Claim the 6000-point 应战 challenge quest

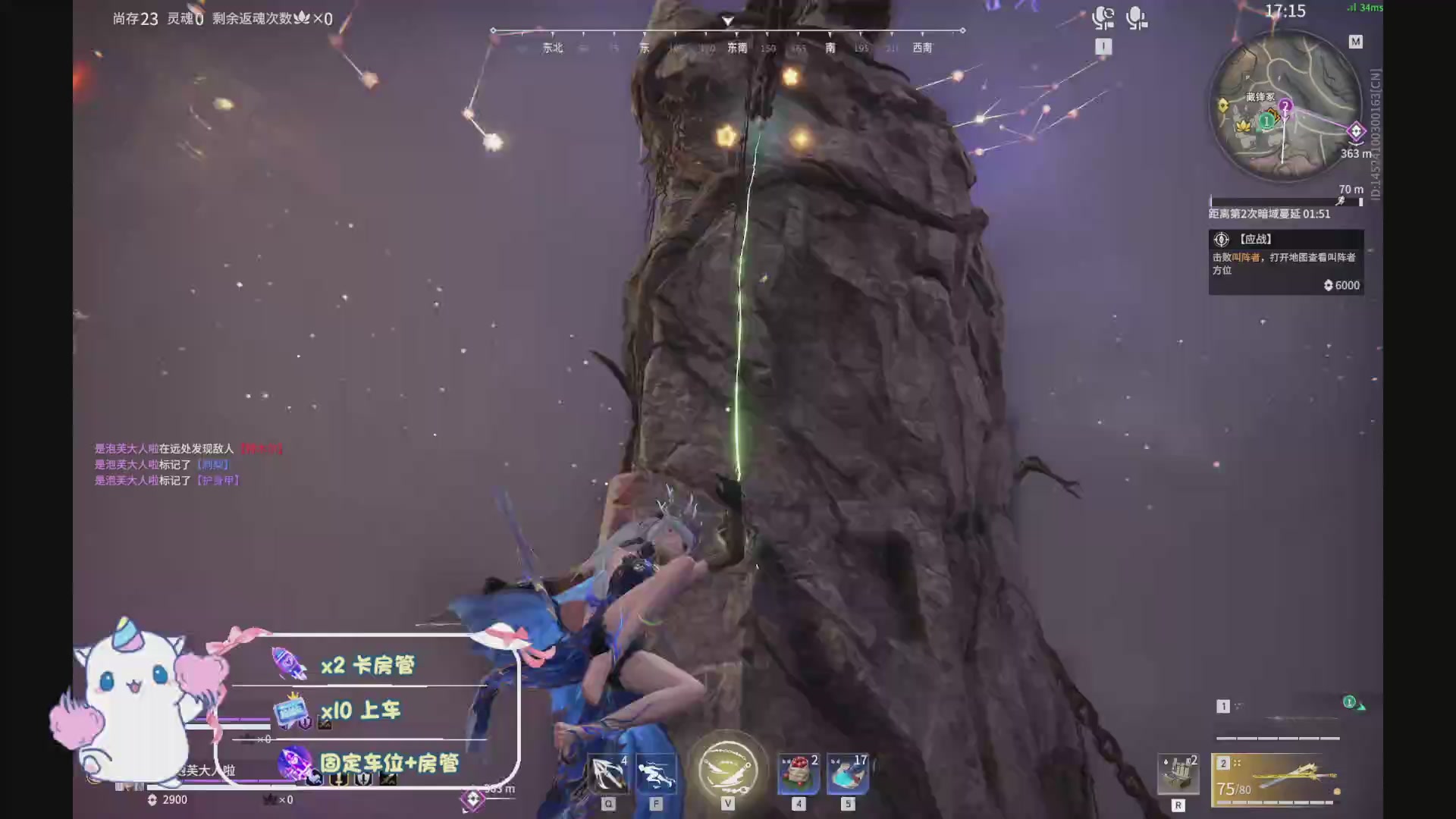pos(1286,261)
